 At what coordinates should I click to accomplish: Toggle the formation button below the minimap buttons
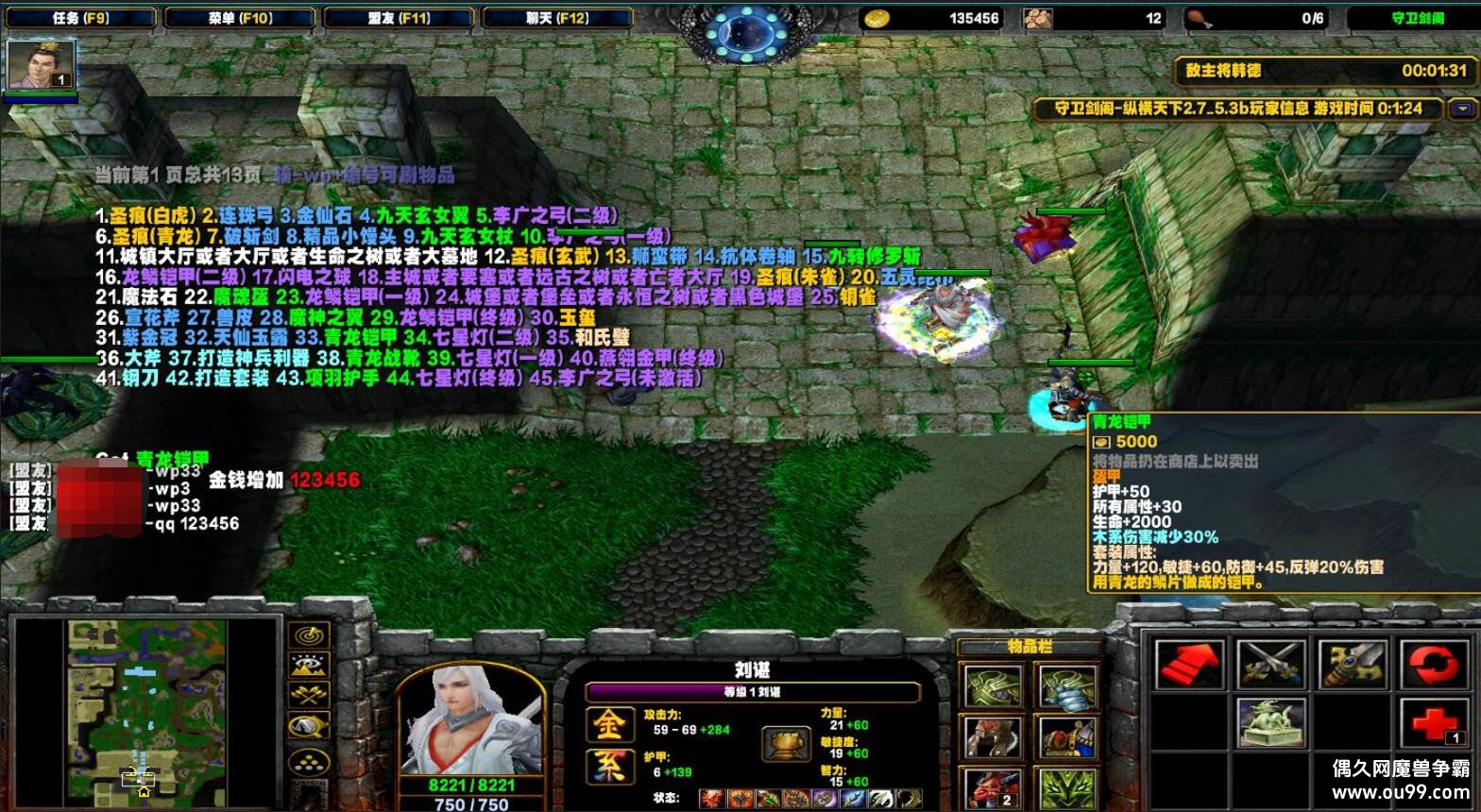(309, 760)
